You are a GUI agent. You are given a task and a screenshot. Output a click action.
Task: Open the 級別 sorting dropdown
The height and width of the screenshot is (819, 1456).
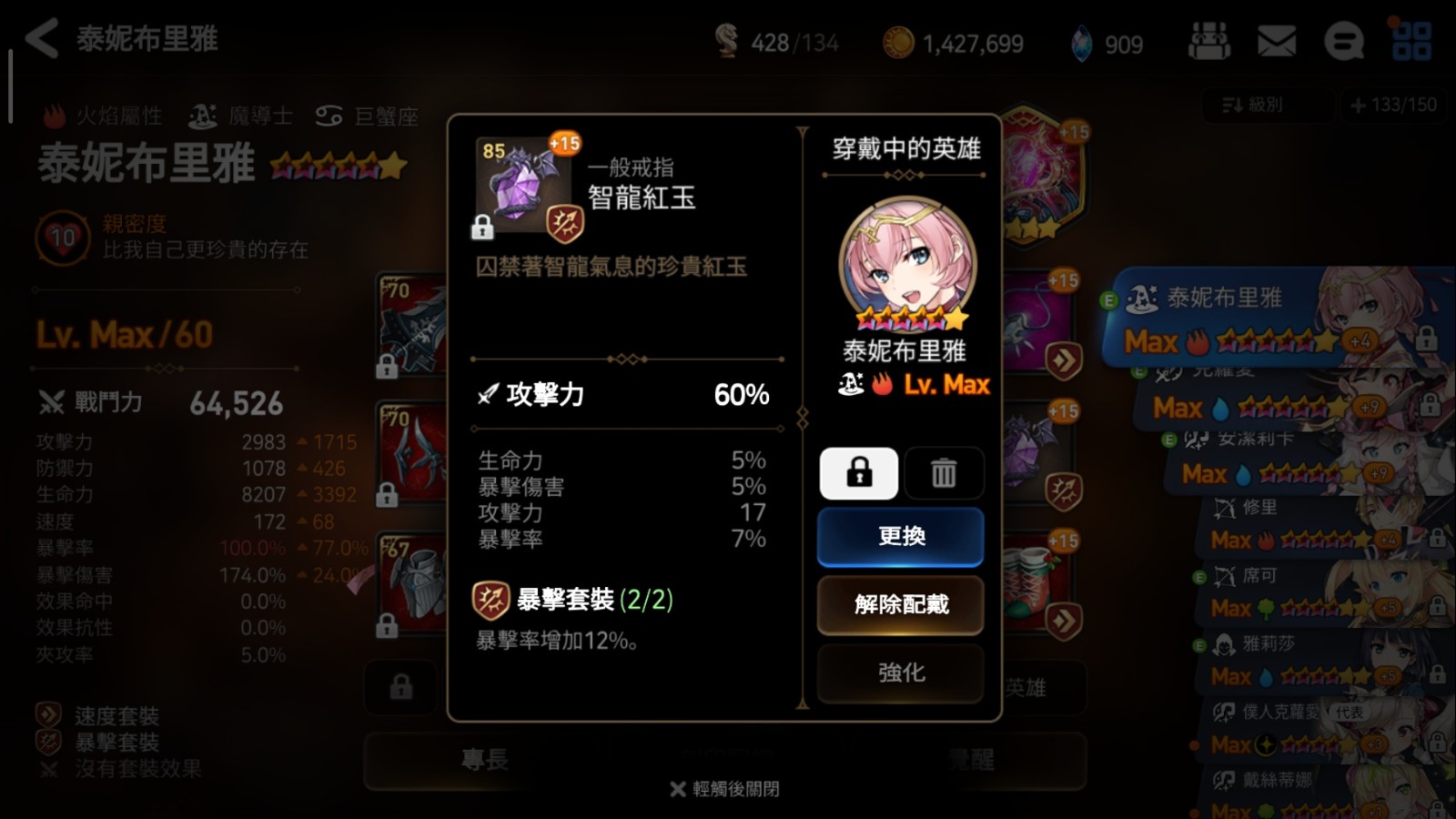pyautogui.click(x=1267, y=105)
